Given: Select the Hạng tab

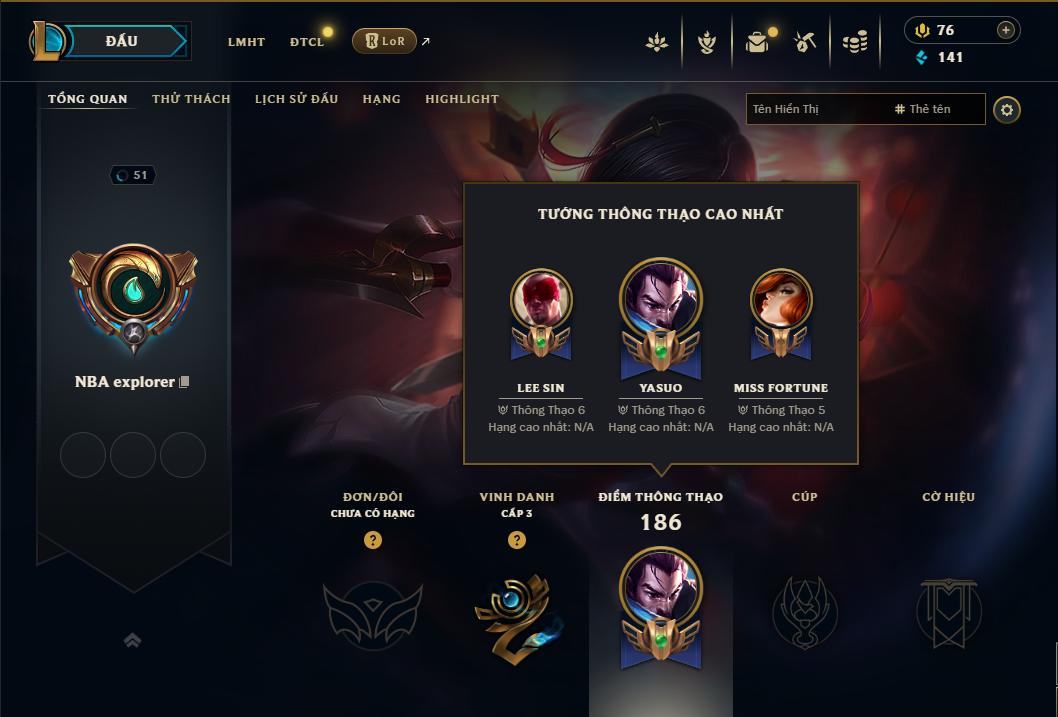Looking at the screenshot, I should (x=381, y=99).
